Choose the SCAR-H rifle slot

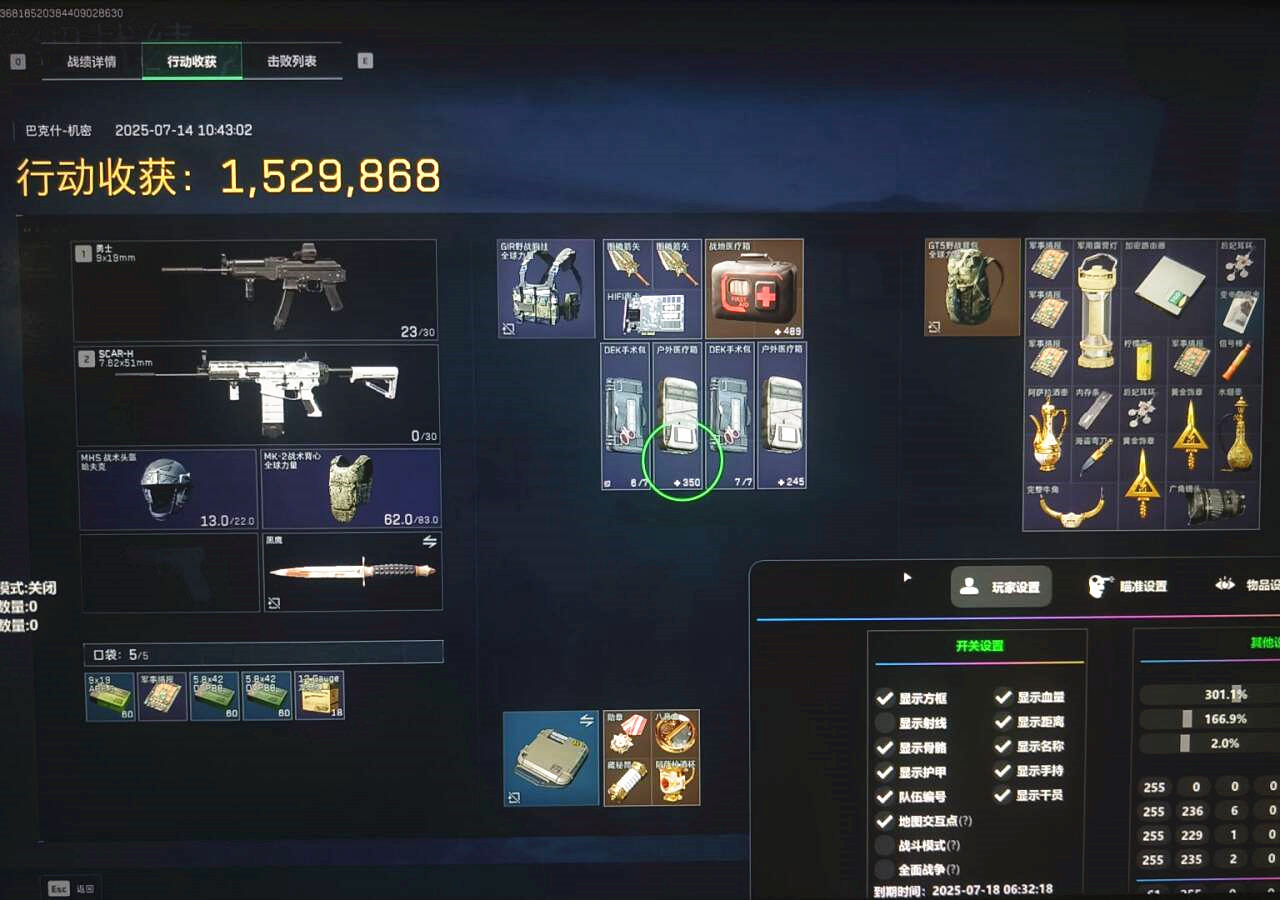[256, 395]
